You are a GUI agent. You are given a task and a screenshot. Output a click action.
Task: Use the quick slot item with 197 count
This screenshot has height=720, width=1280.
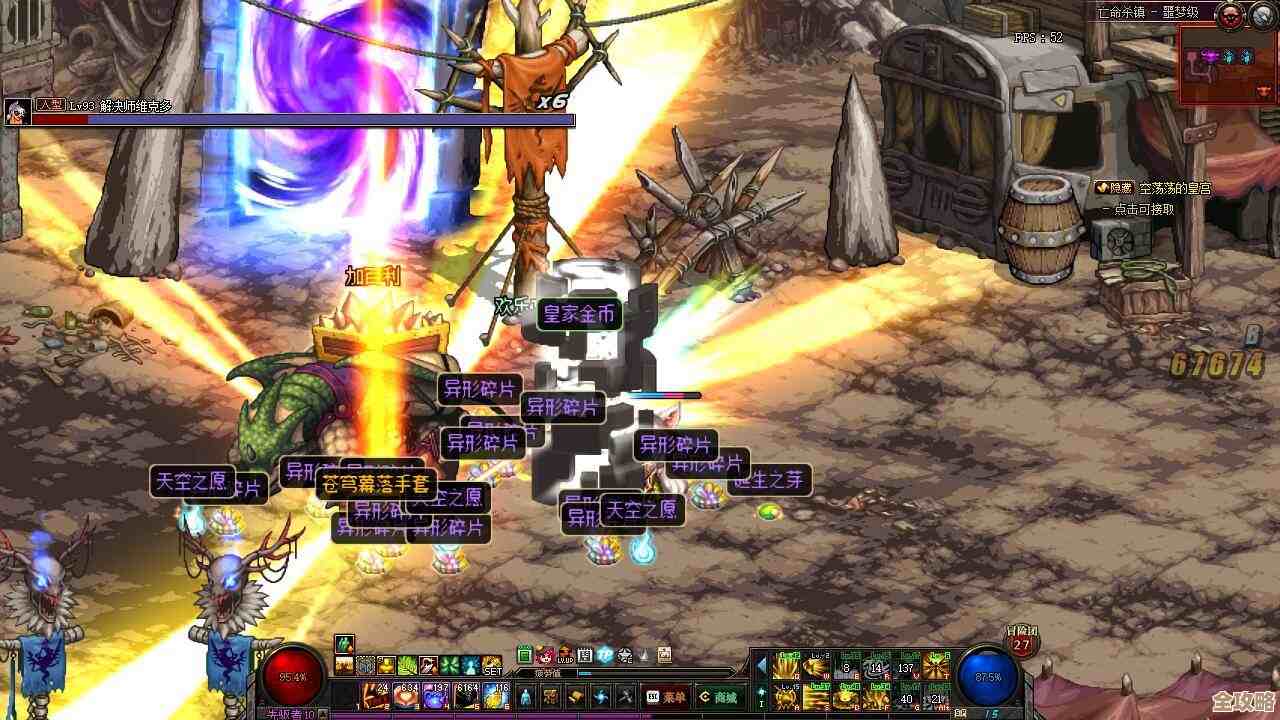click(437, 696)
